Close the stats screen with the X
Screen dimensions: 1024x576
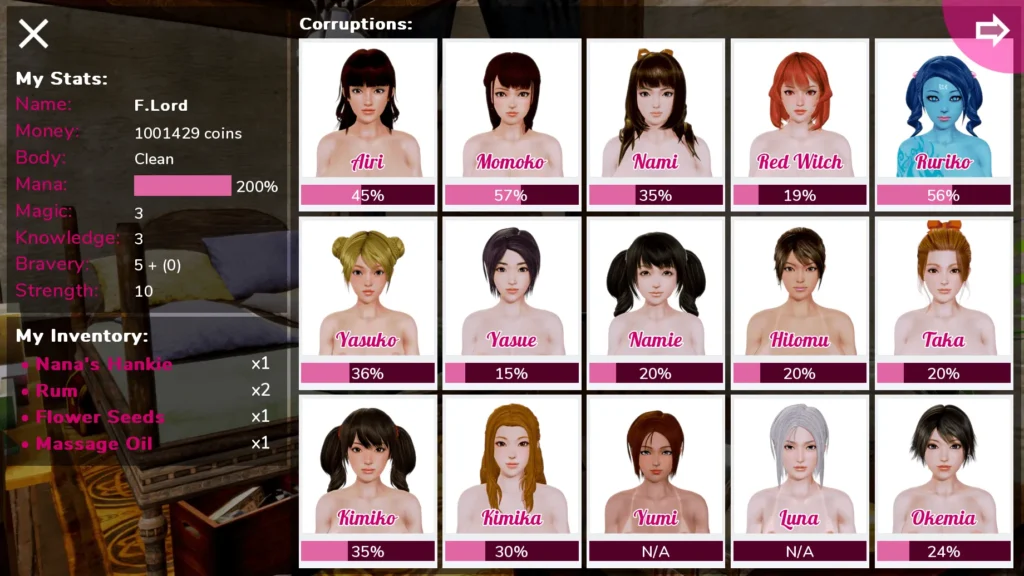(x=33, y=34)
